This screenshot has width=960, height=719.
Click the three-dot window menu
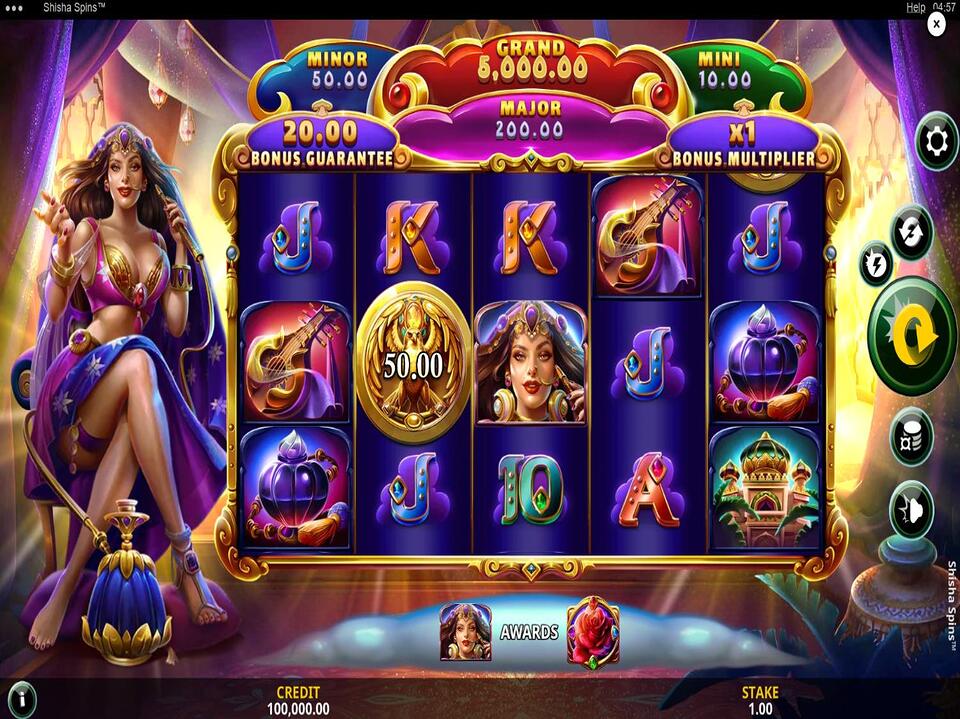coord(15,7)
